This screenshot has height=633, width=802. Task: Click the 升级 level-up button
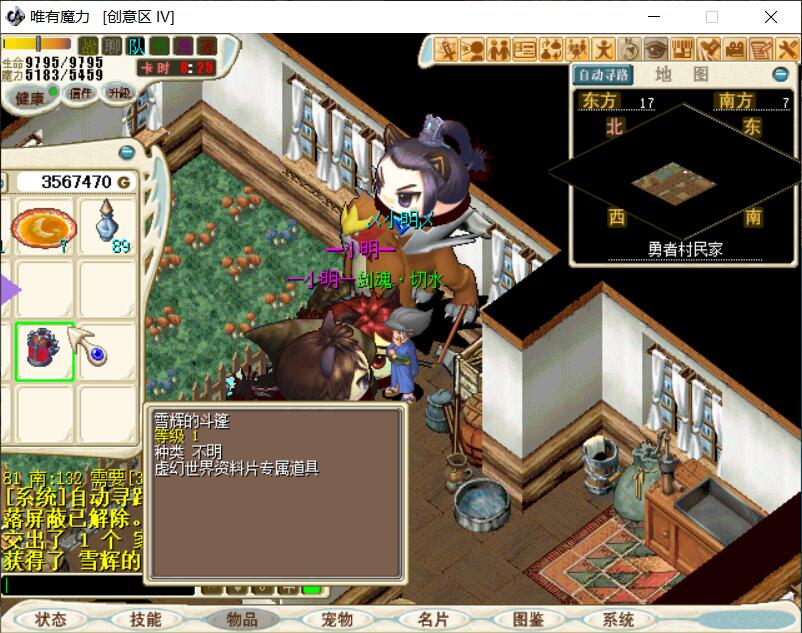[x=118, y=92]
